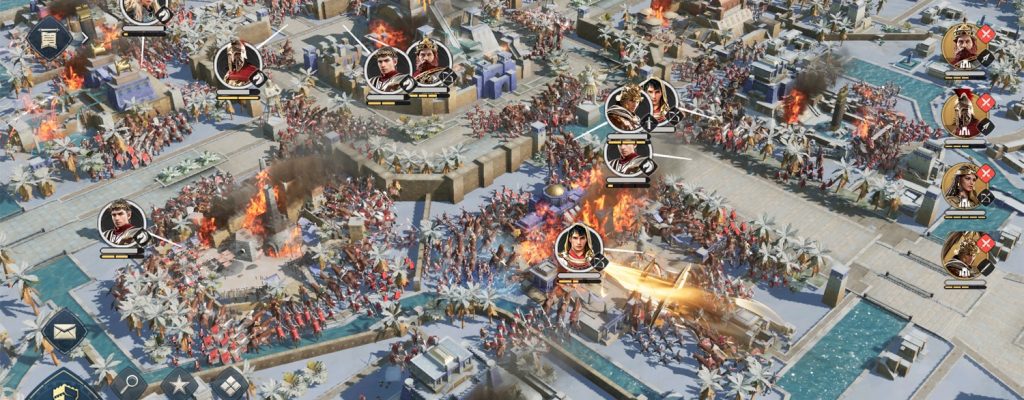Select the red-plumed helmet army marker
Screen dimensions: 1024x400
238,64
